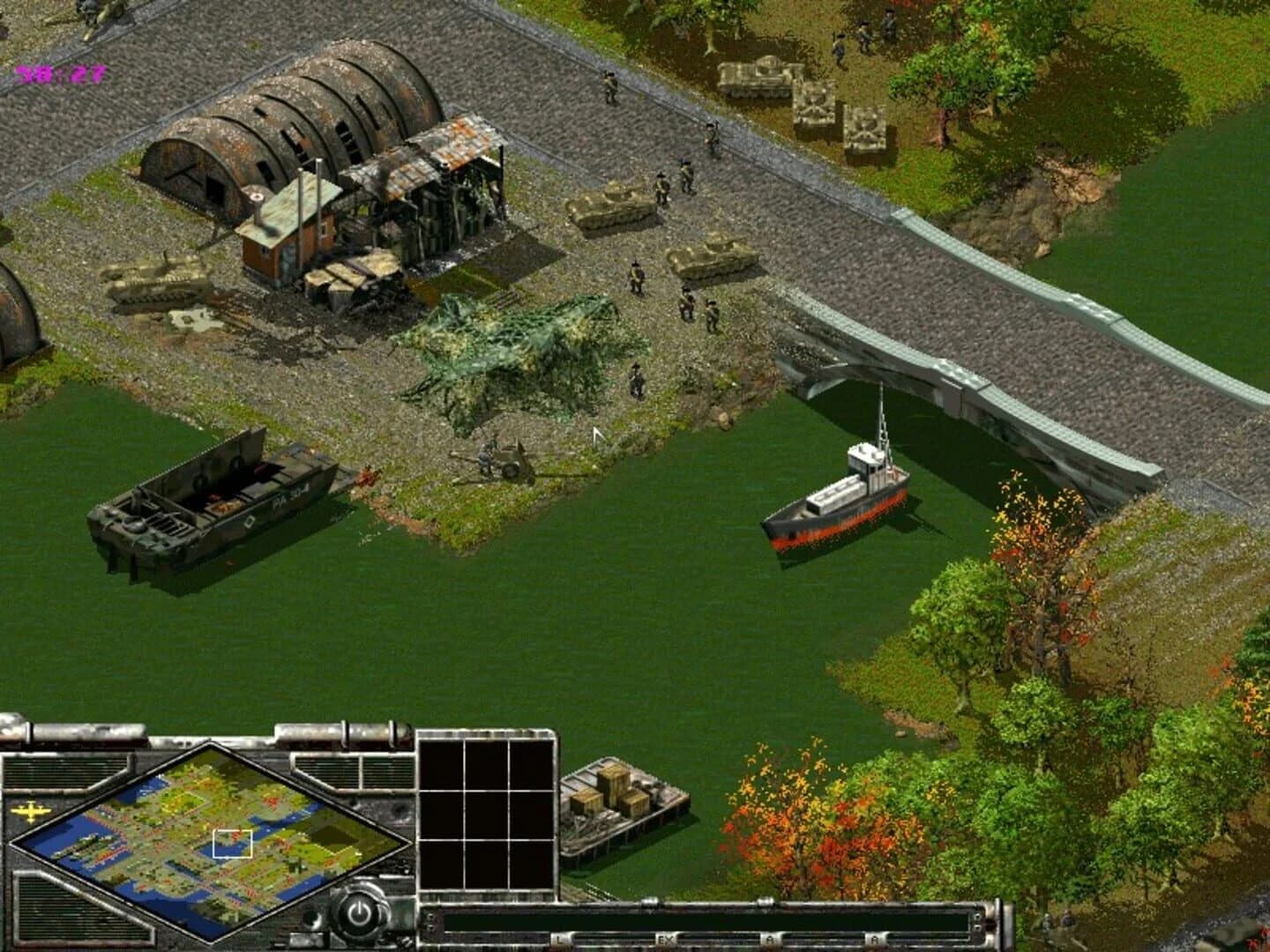This screenshot has height=952, width=1270.
Task: Click the lower scroll arrow at the message bar's right edge
Action: click(977, 927)
